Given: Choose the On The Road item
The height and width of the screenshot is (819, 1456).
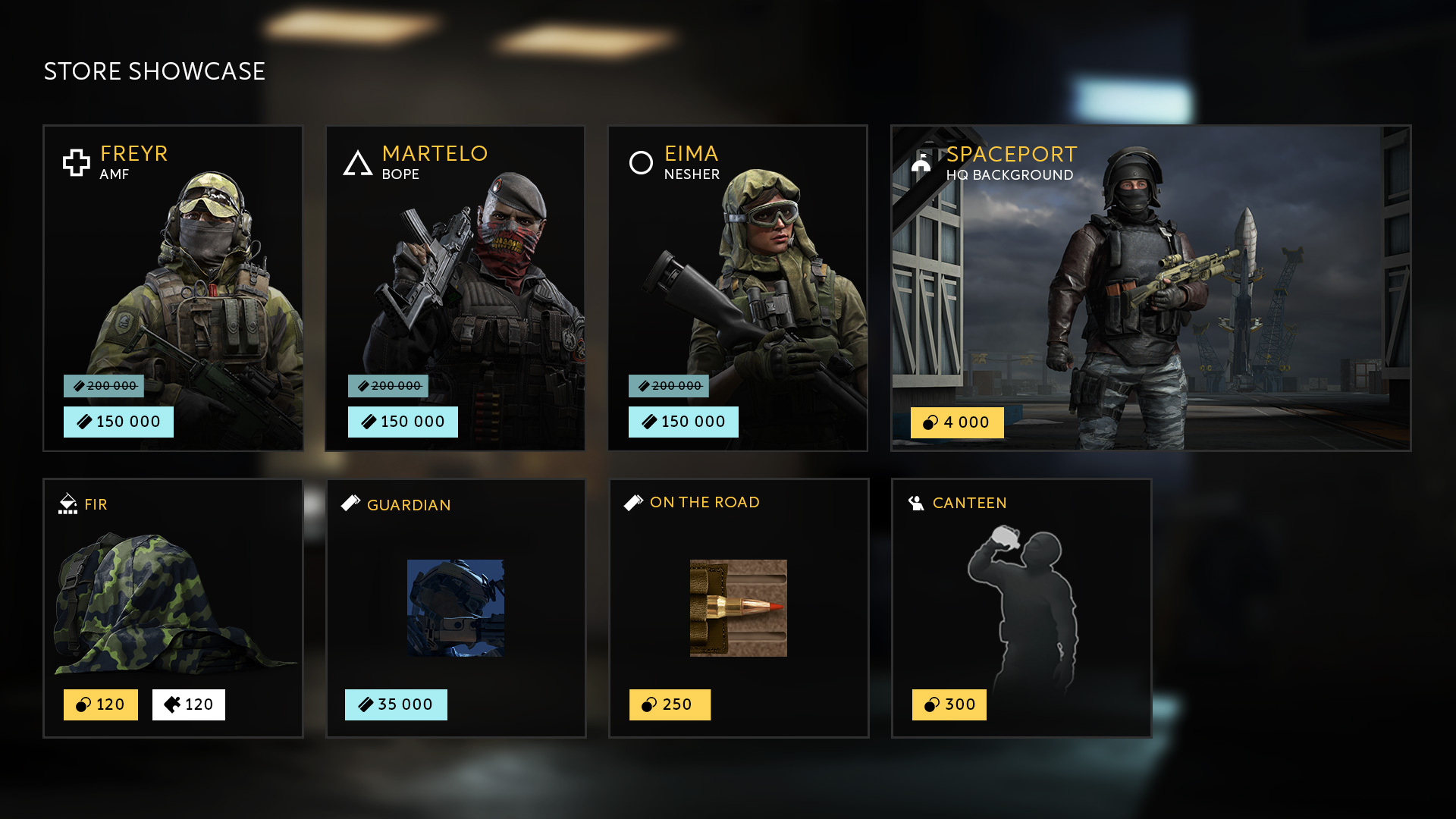Looking at the screenshot, I should pyautogui.click(x=739, y=607).
